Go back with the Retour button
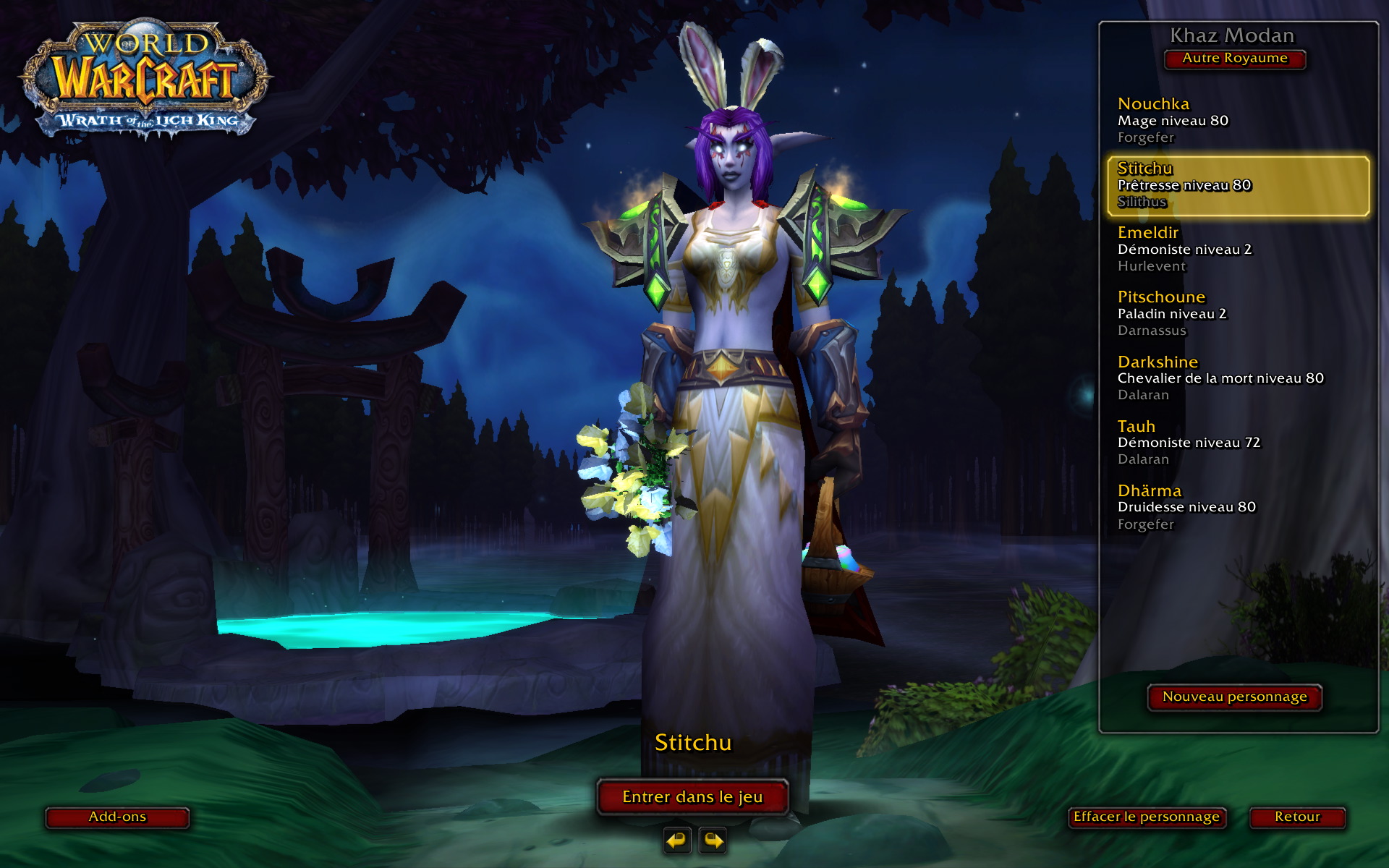Viewport: 1389px width, 868px height. tap(1297, 817)
